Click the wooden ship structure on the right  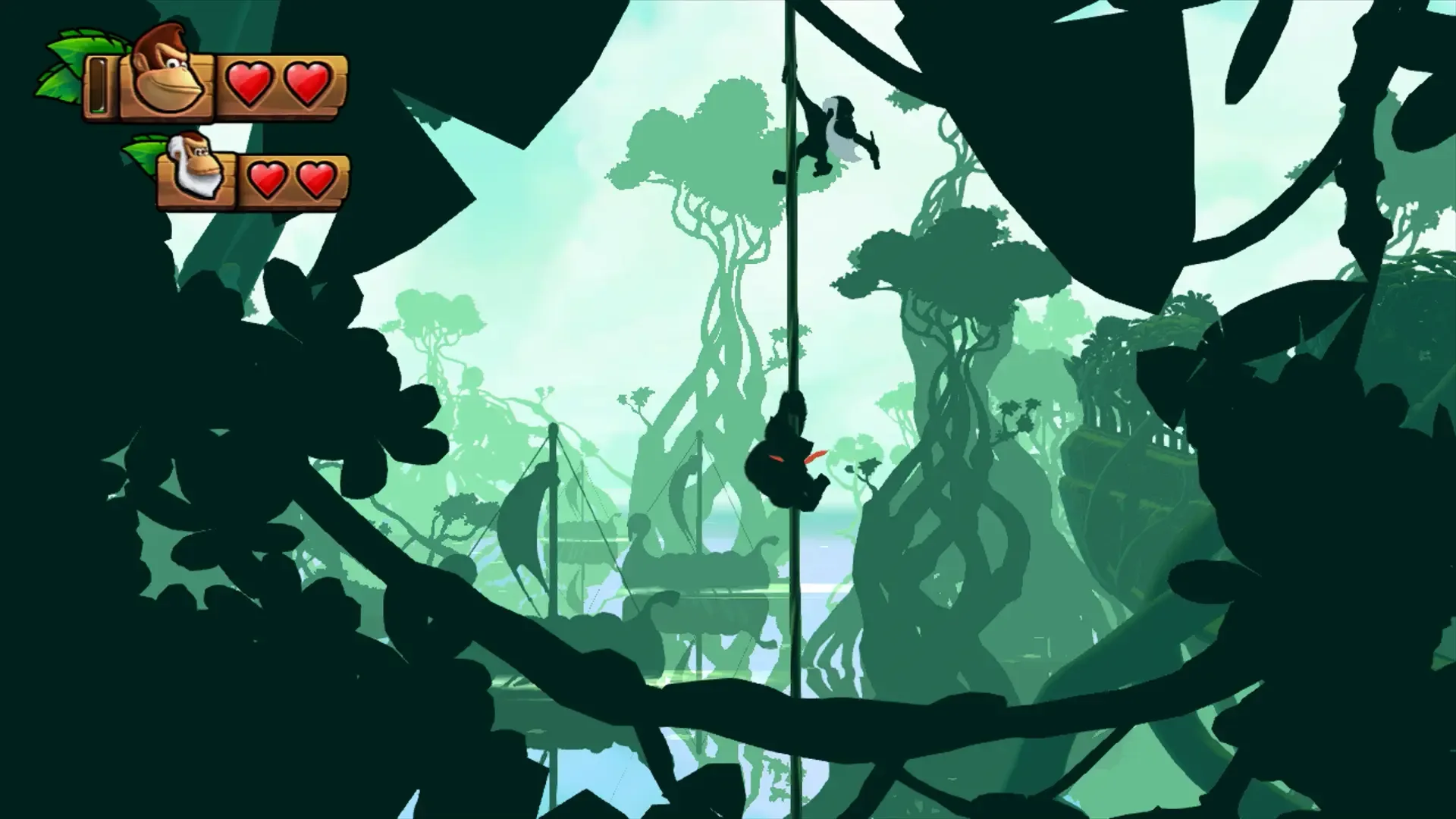[1130, 440]
